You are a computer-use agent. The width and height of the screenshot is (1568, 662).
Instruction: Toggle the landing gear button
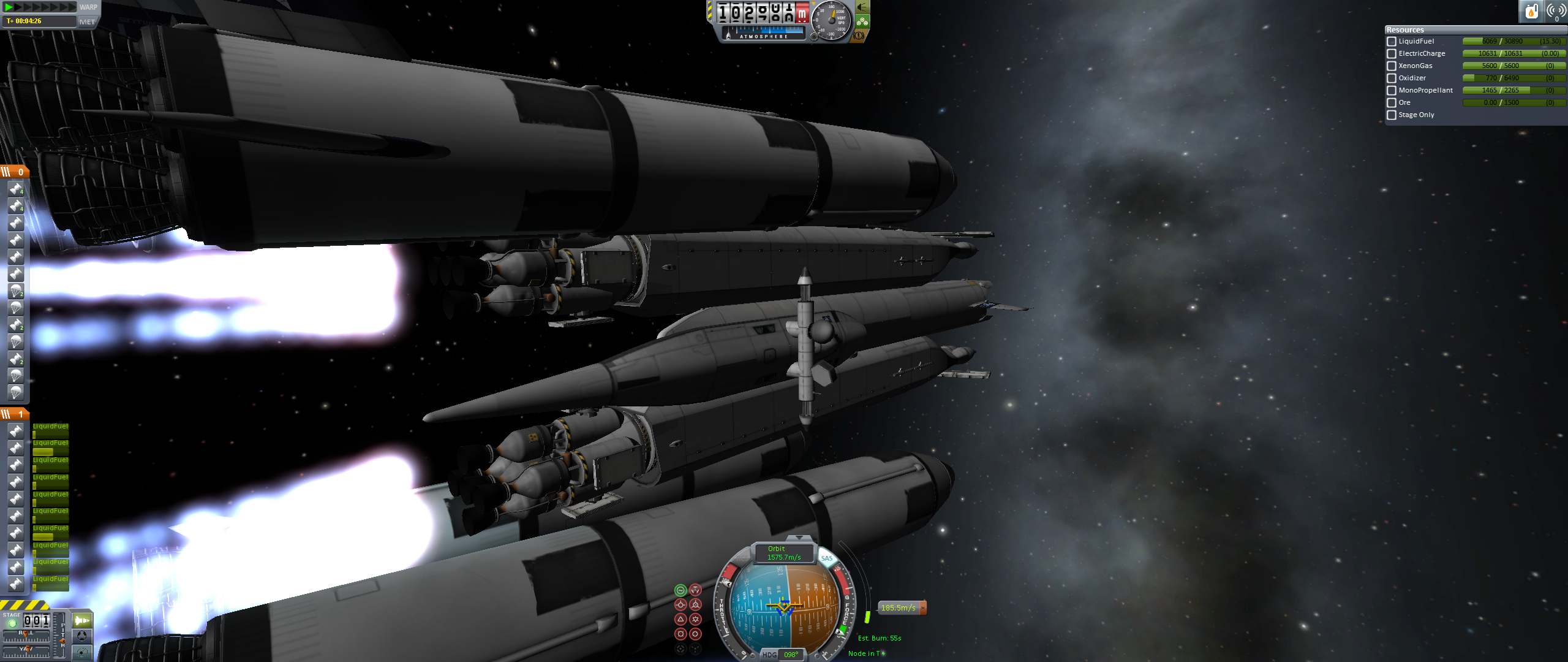[x=862, y=22]
